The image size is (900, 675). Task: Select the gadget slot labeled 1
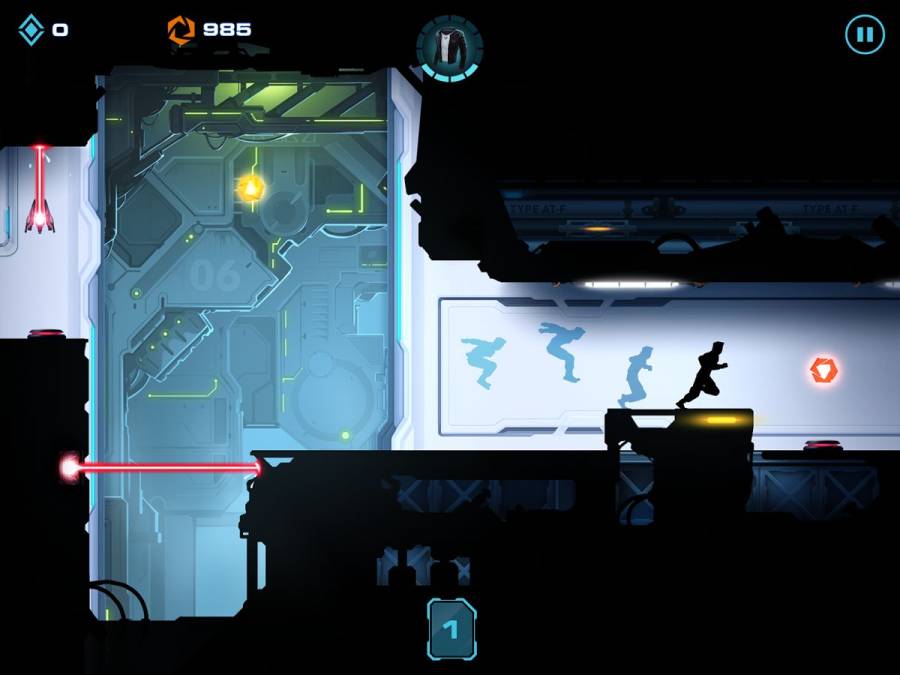(451, 629)
